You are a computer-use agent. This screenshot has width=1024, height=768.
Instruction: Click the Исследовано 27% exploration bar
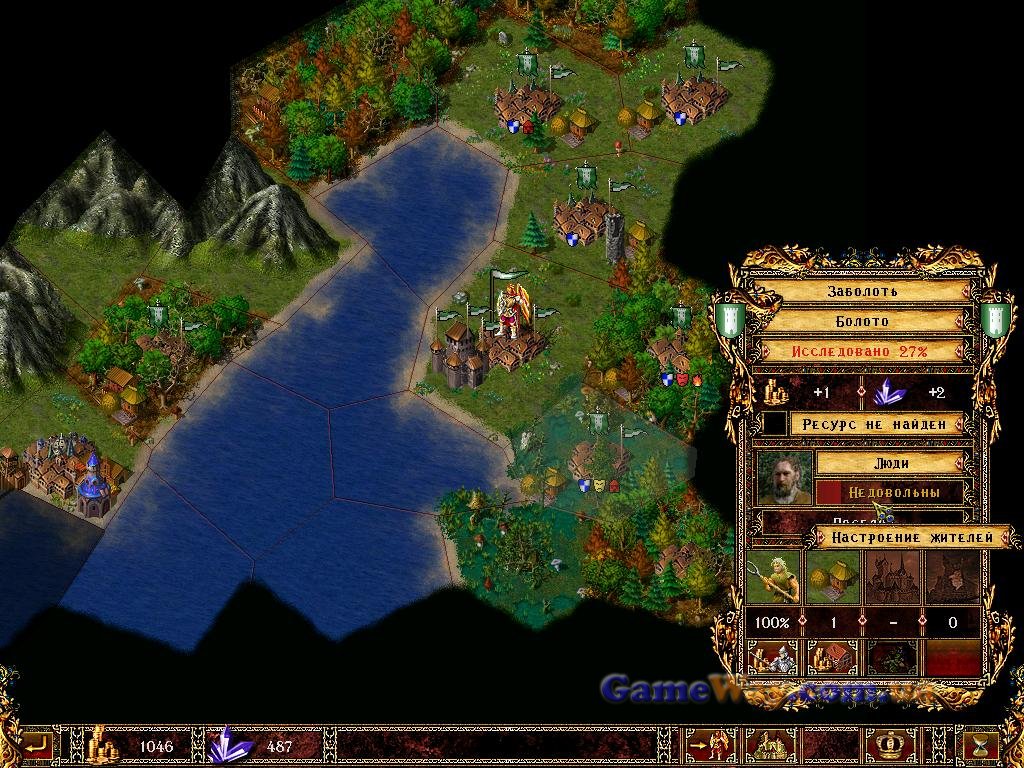tap(862, 351)
